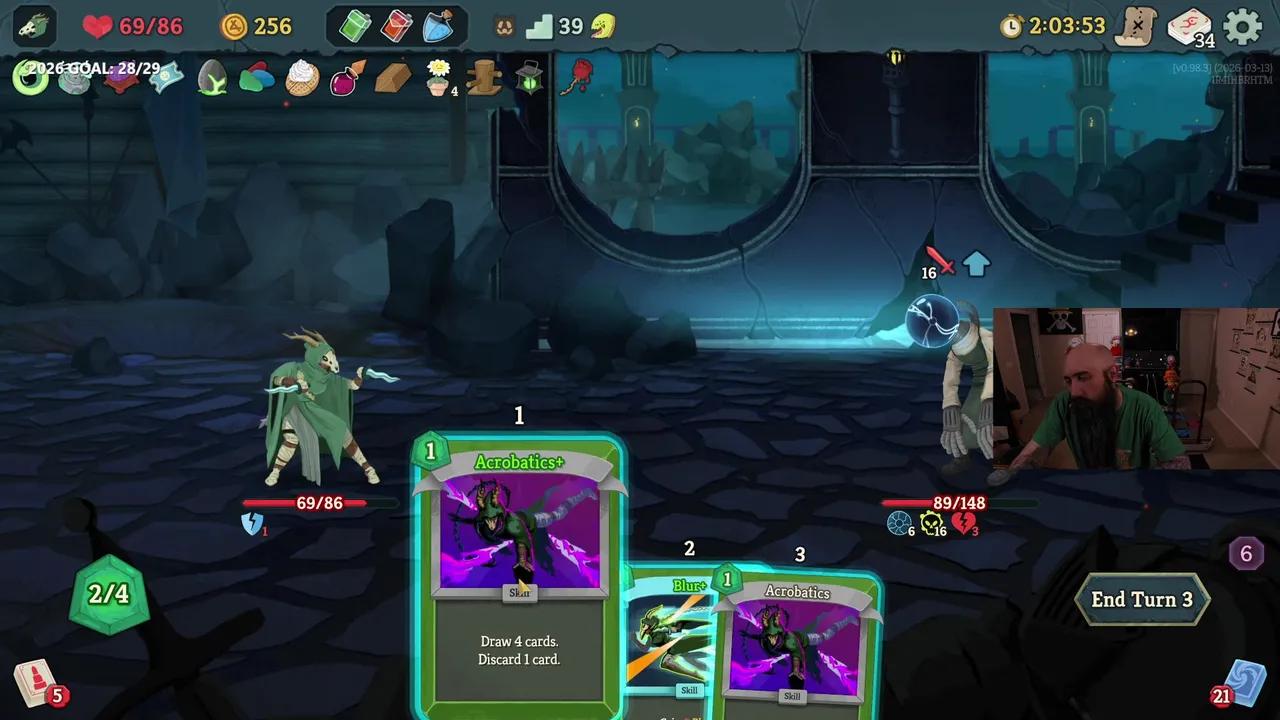Inspect the red rose relic
Image resolution: width=1280 pixels, height=720 pixels.
(x=577, y=77)
